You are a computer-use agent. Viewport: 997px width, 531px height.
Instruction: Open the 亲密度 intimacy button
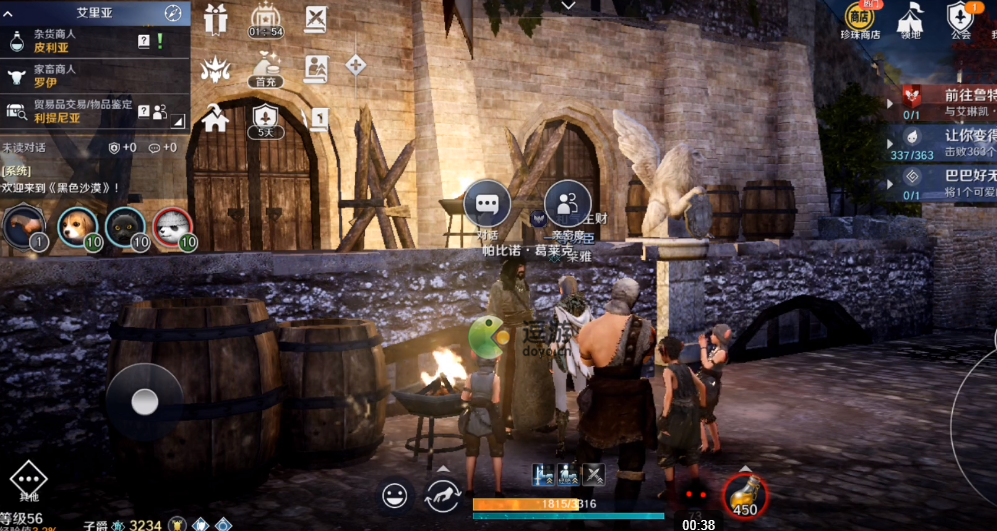tap(567, 204)
